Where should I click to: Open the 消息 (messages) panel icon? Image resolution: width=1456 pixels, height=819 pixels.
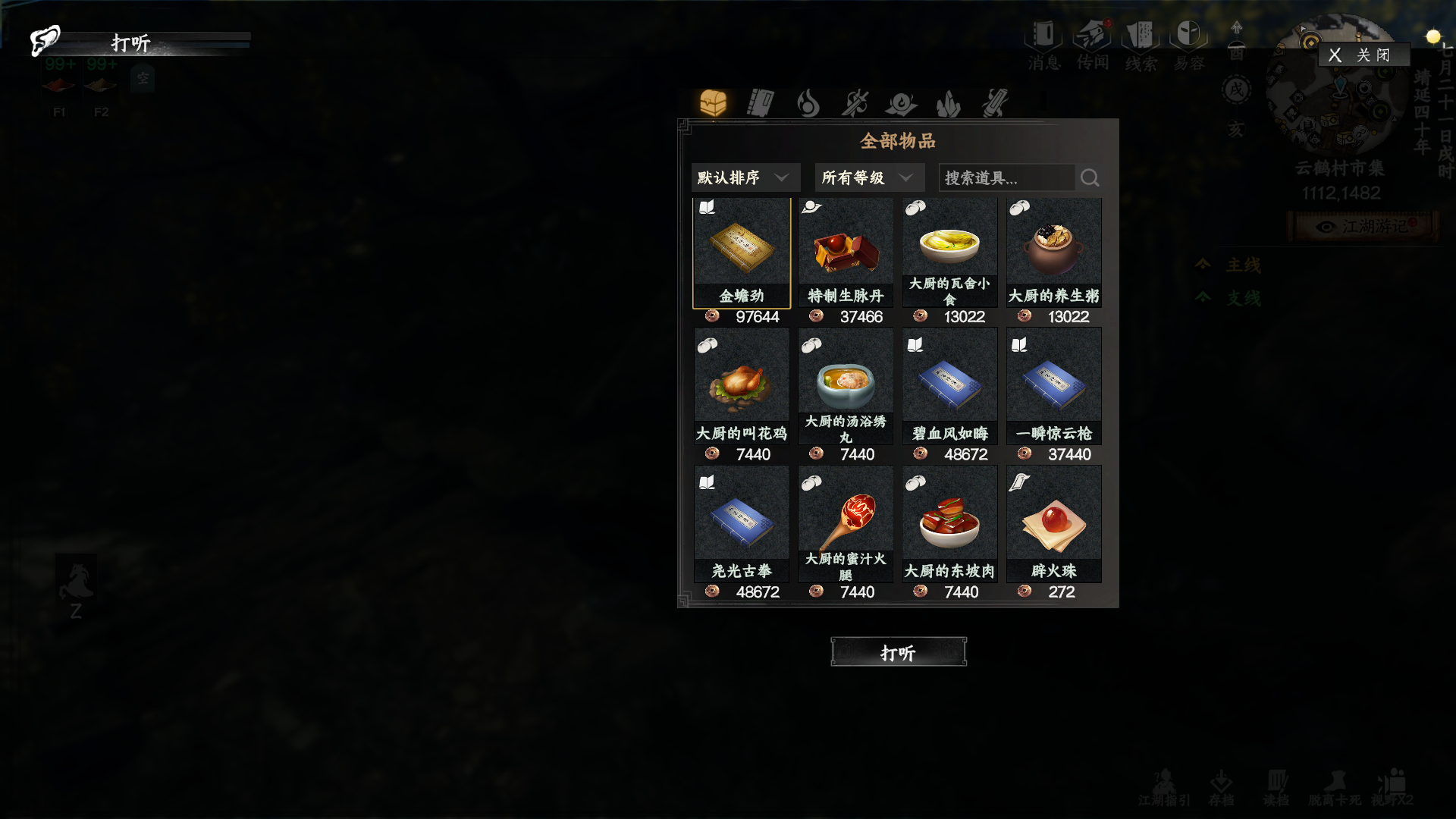pos(1041,36)
